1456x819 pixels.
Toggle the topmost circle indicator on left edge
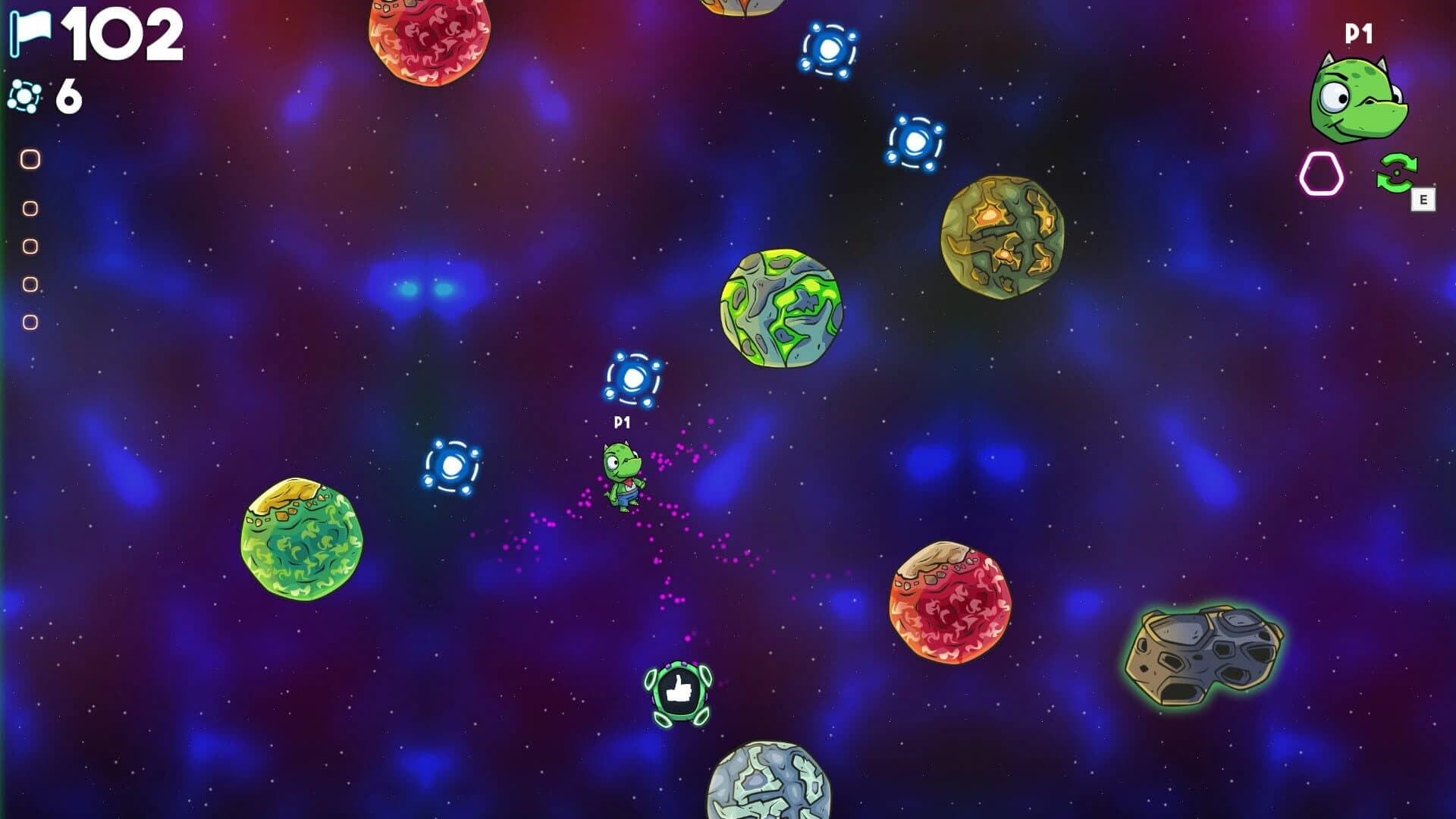30,159
